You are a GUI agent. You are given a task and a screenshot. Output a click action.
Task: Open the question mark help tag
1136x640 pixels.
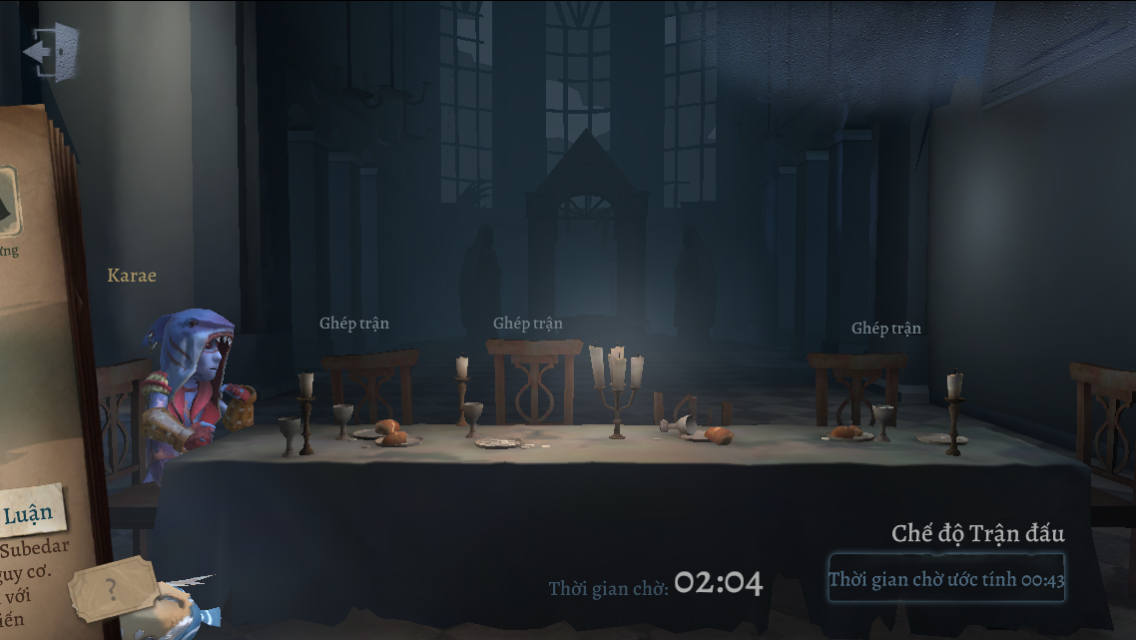113,589
